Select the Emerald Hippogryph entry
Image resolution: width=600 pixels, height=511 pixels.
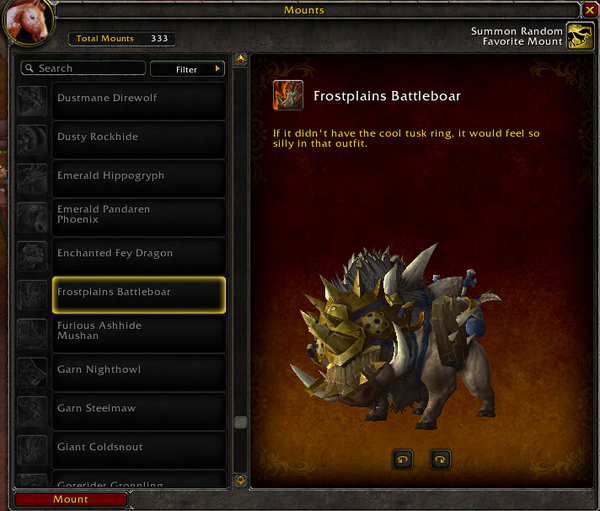click(138, 176)
